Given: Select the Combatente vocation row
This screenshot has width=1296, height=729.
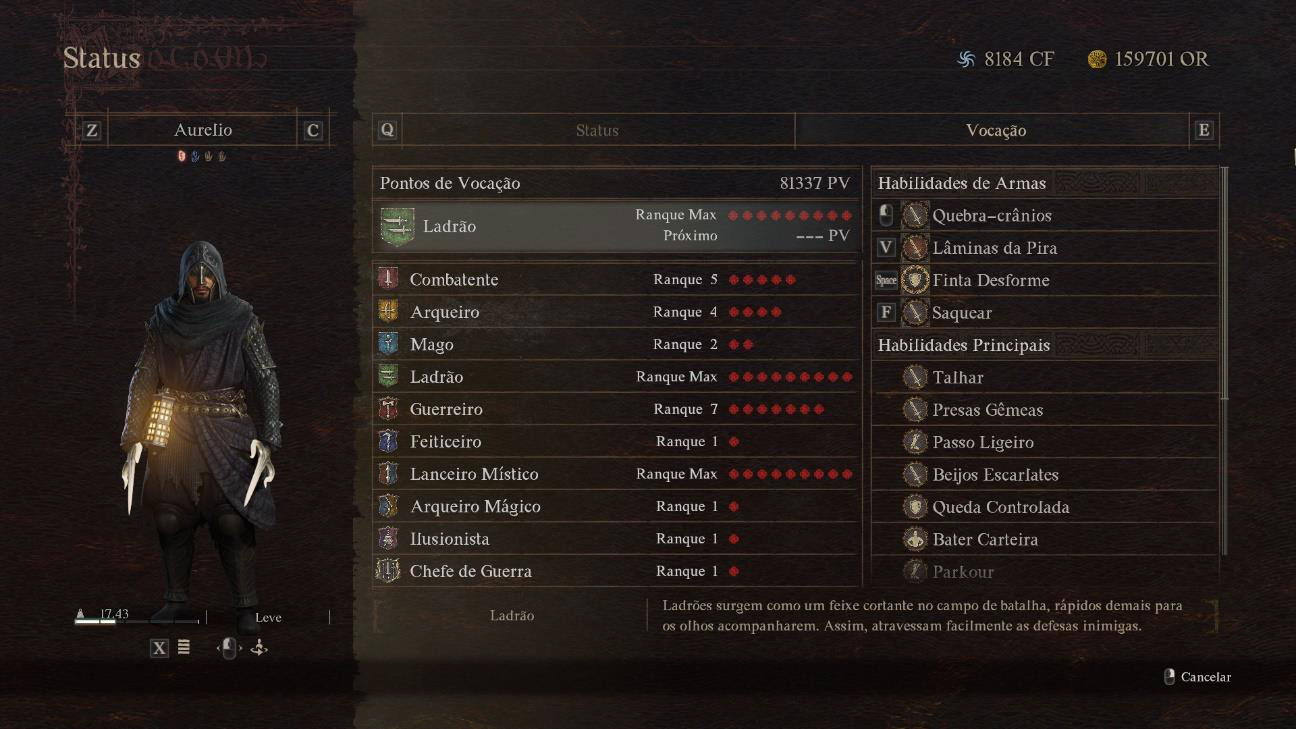Looking at the screenshot, I should 615,280.
